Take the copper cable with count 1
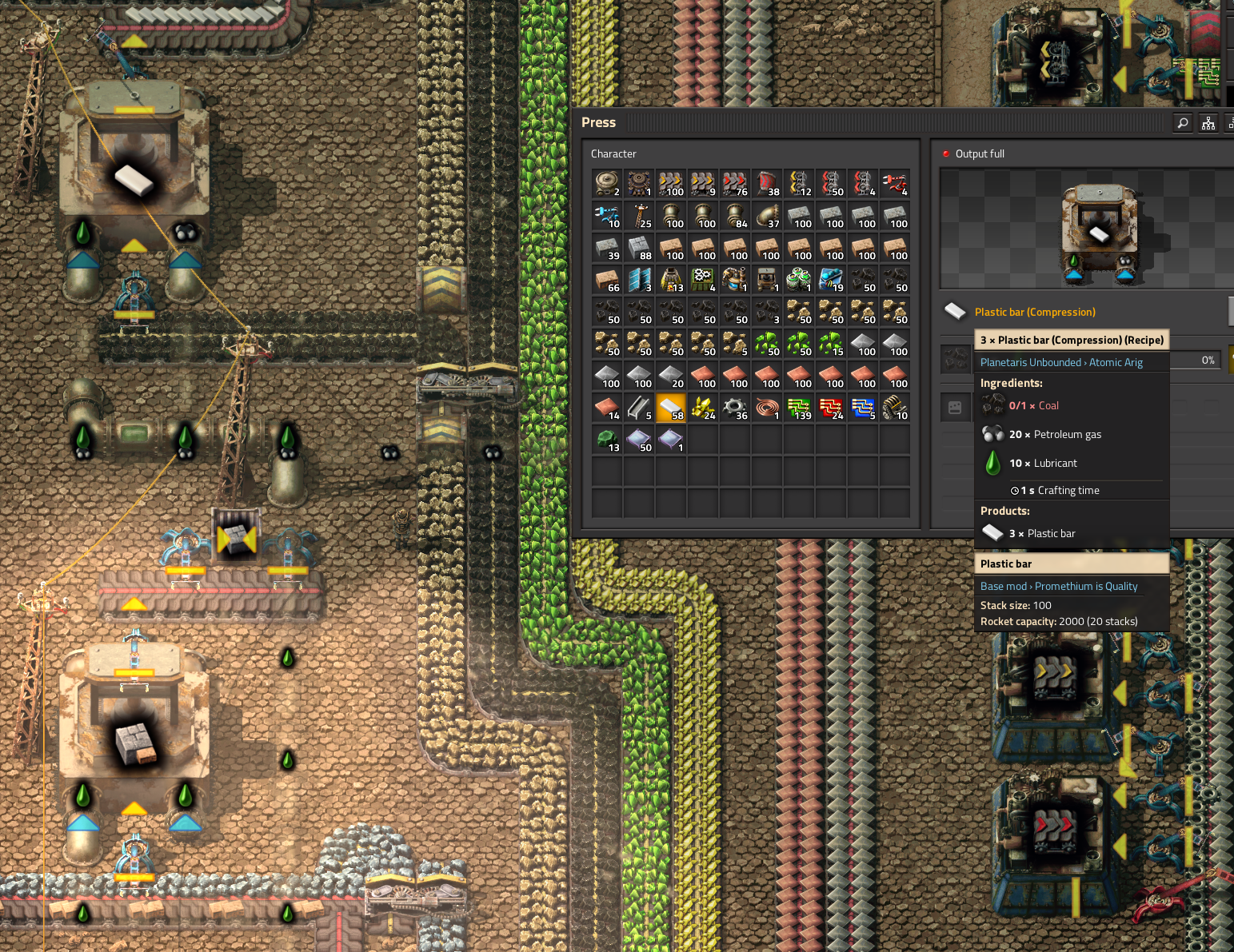The width and height of the screenshot is (1234, 952). (767, 408)
